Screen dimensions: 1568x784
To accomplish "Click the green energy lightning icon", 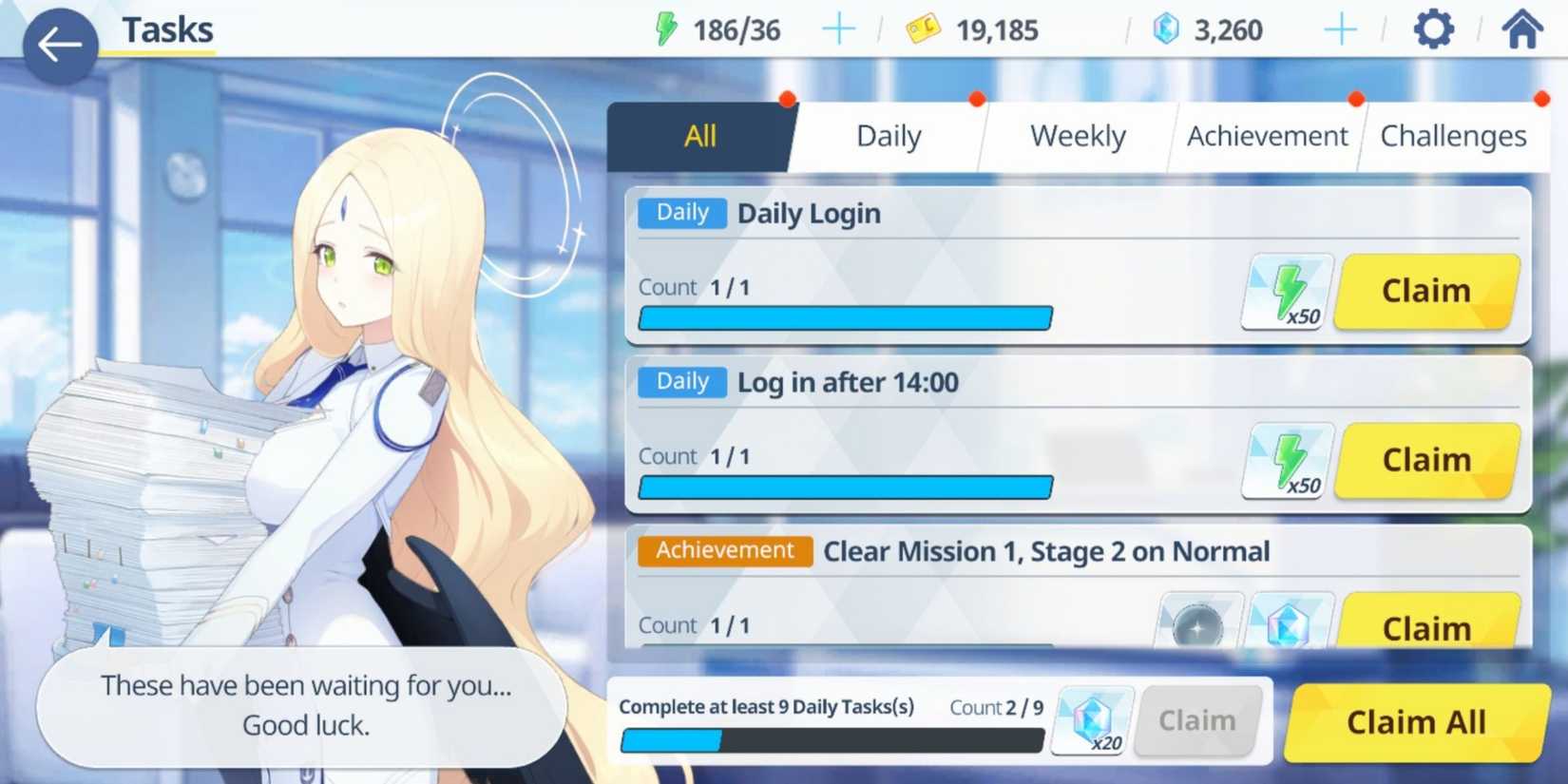I will [x=665, y=29].
